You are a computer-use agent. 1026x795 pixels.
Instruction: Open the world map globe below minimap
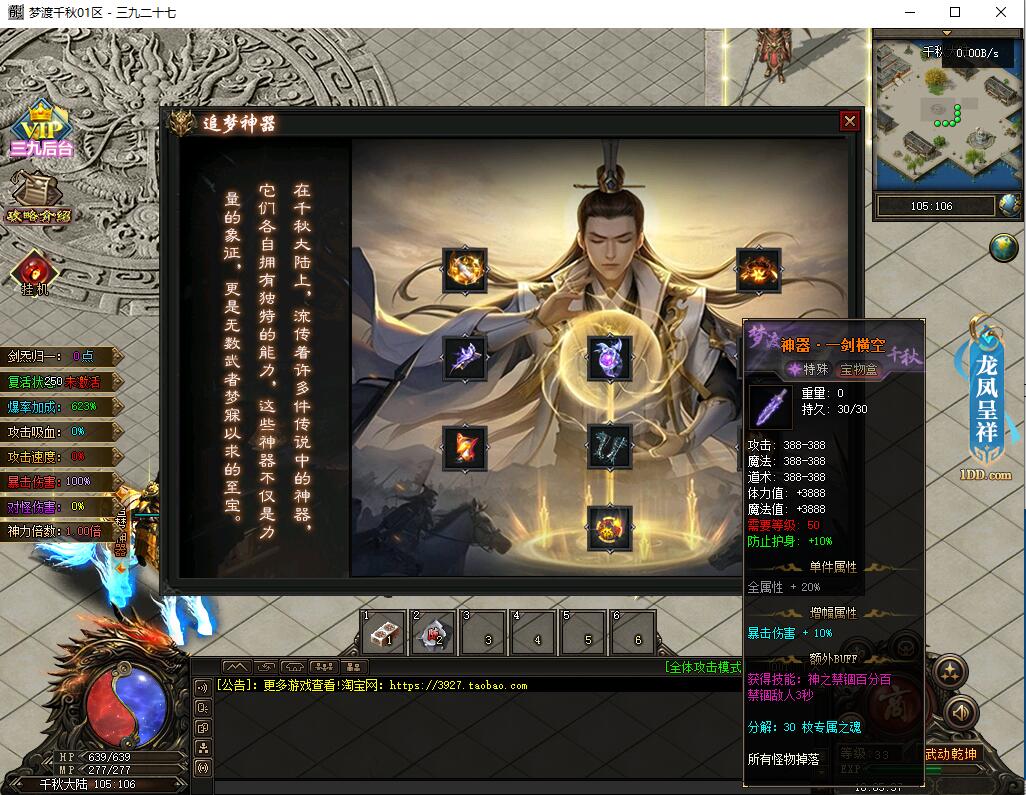click(x=1003, y=247)
